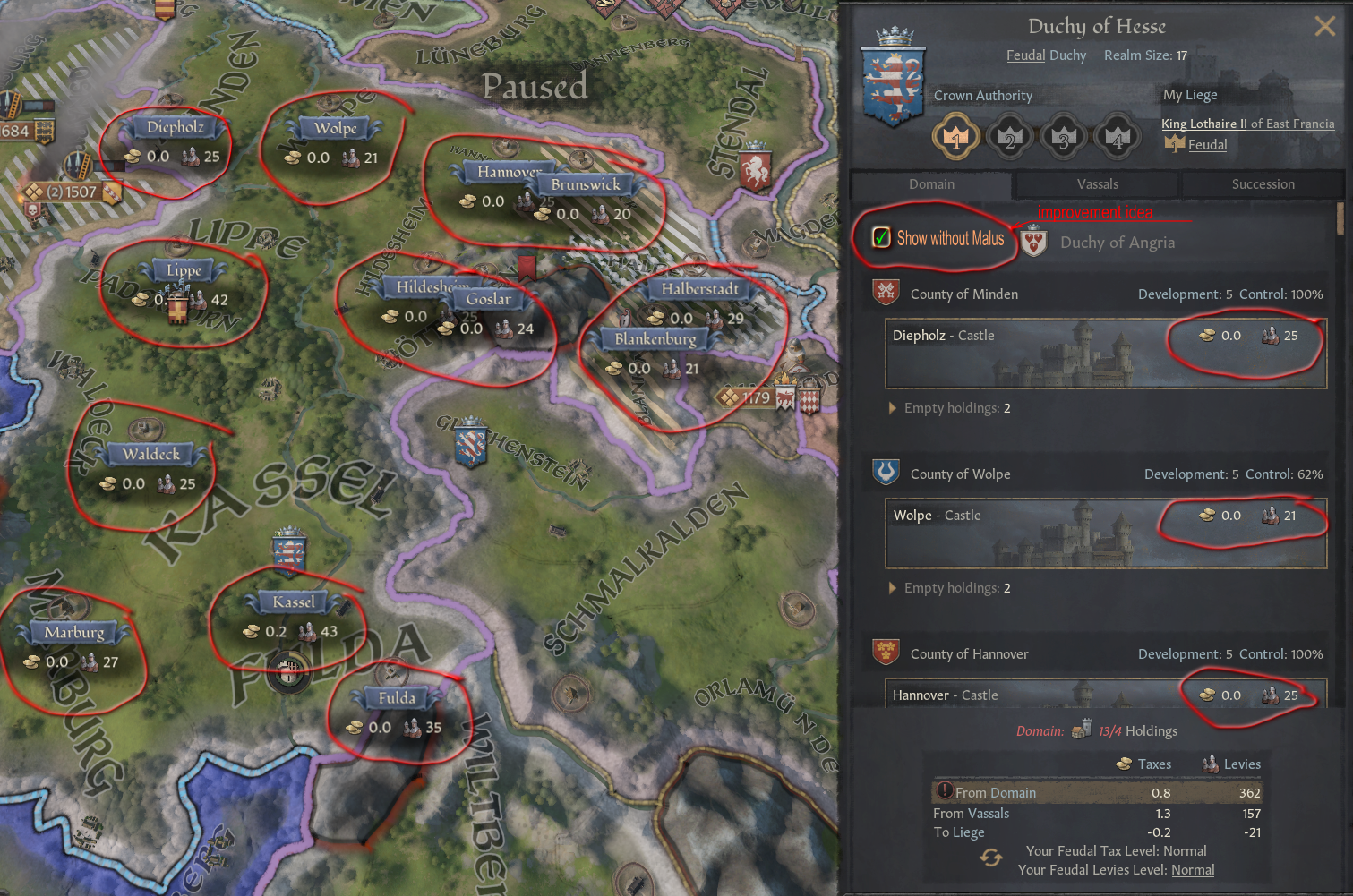The image size is (1353, 896).
Task: Click Normal next to Your Feudal Tax Level
Action: [1185, 850]
